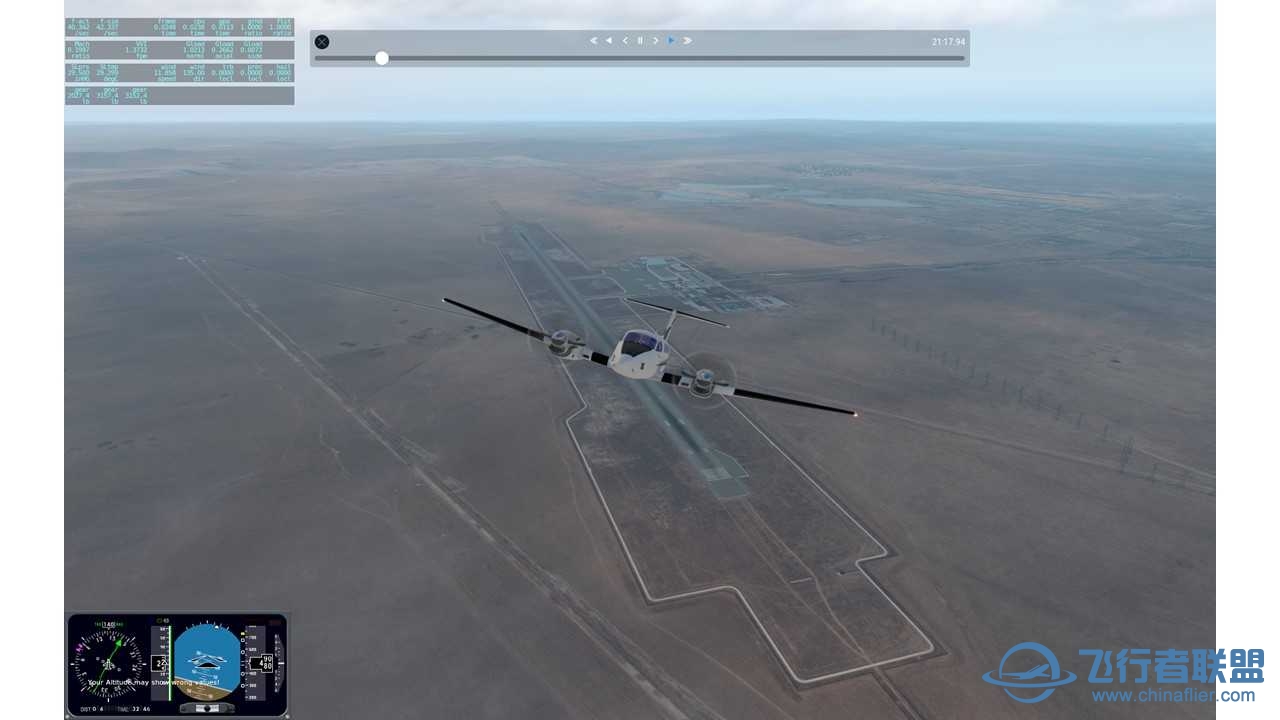This screenshot has height=720, width=1280.
Task: Click the replay progress slider handle
Action: 381,58
